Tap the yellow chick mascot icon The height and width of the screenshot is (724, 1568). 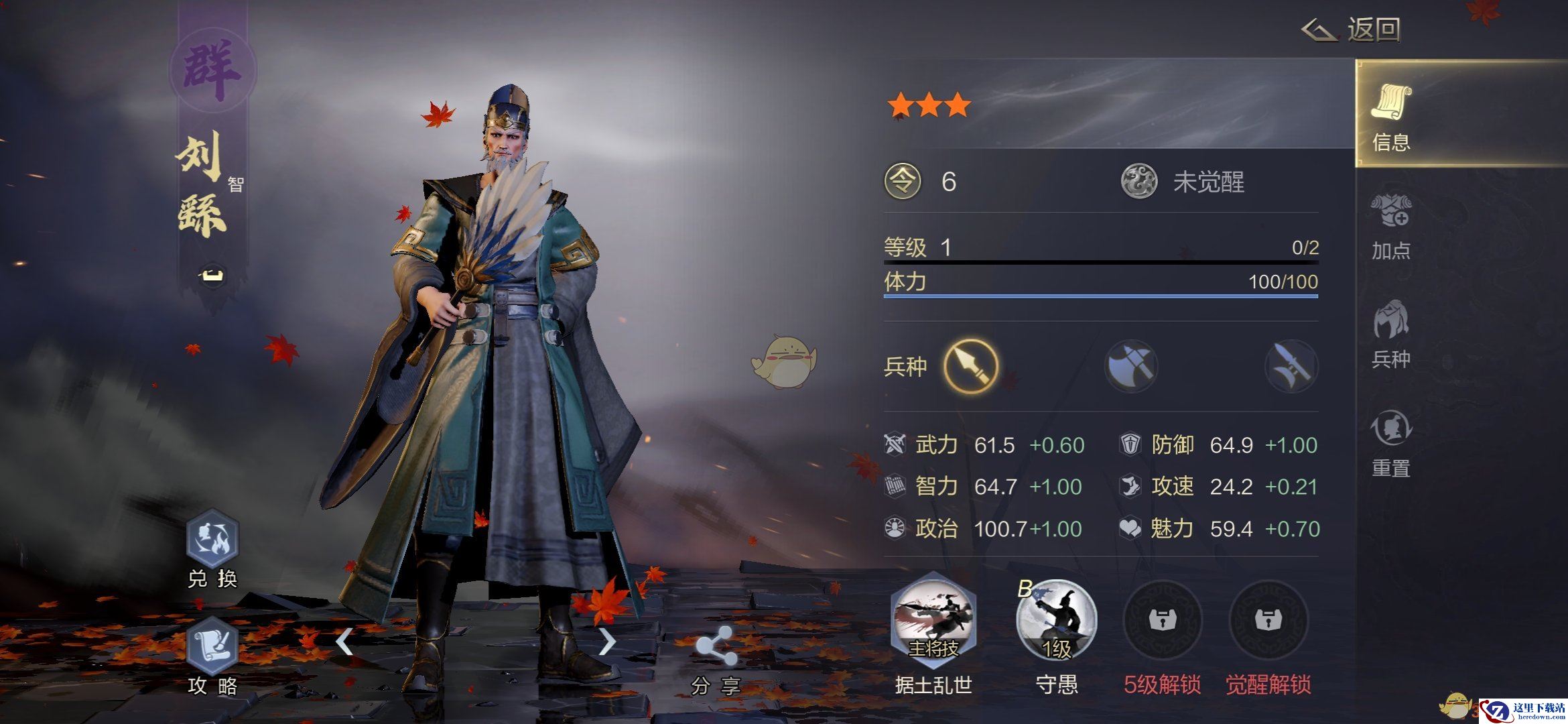[x=783, y=362]
